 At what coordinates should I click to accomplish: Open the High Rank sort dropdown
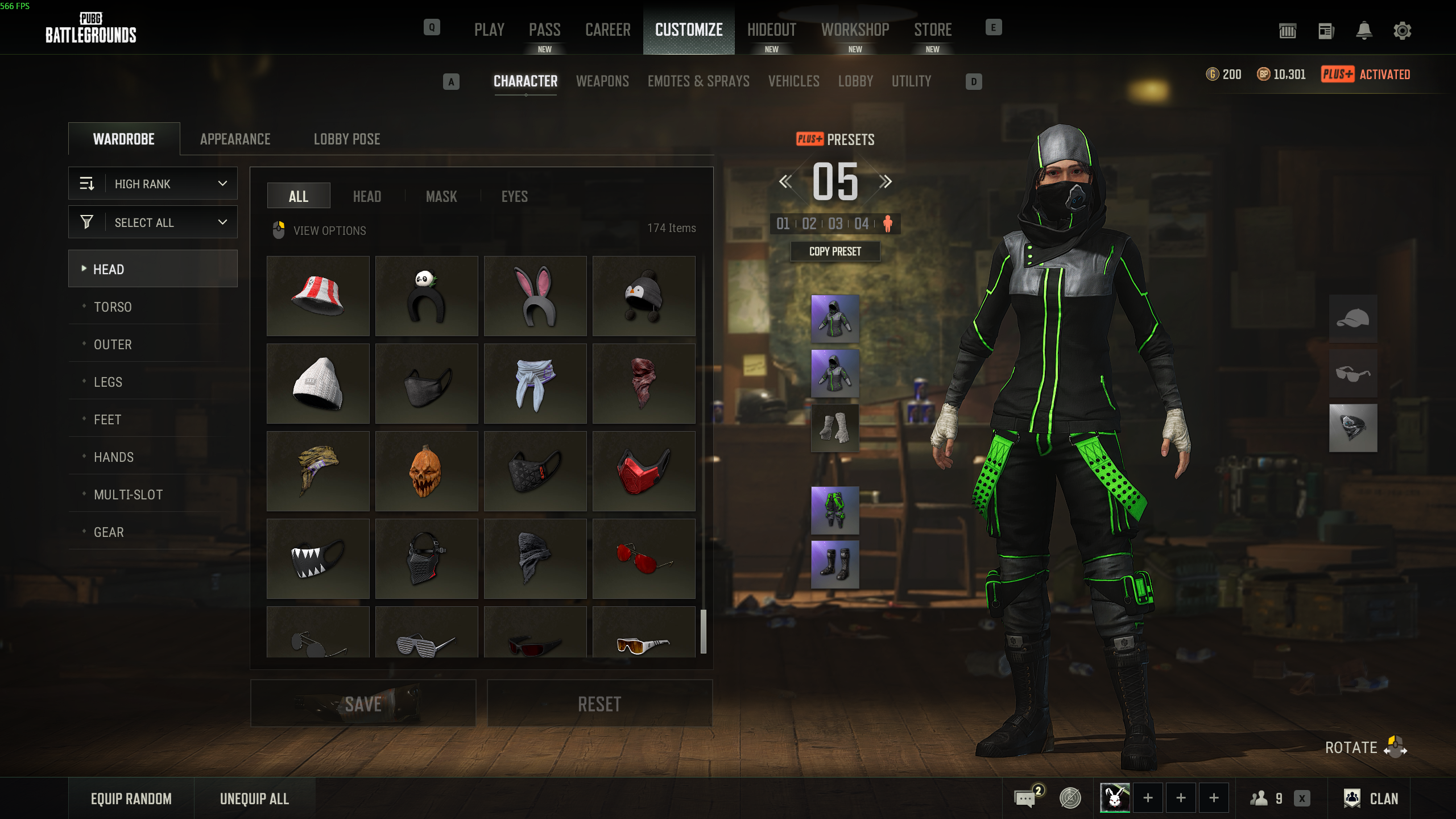pyautogui.click(x=153, y=184)
